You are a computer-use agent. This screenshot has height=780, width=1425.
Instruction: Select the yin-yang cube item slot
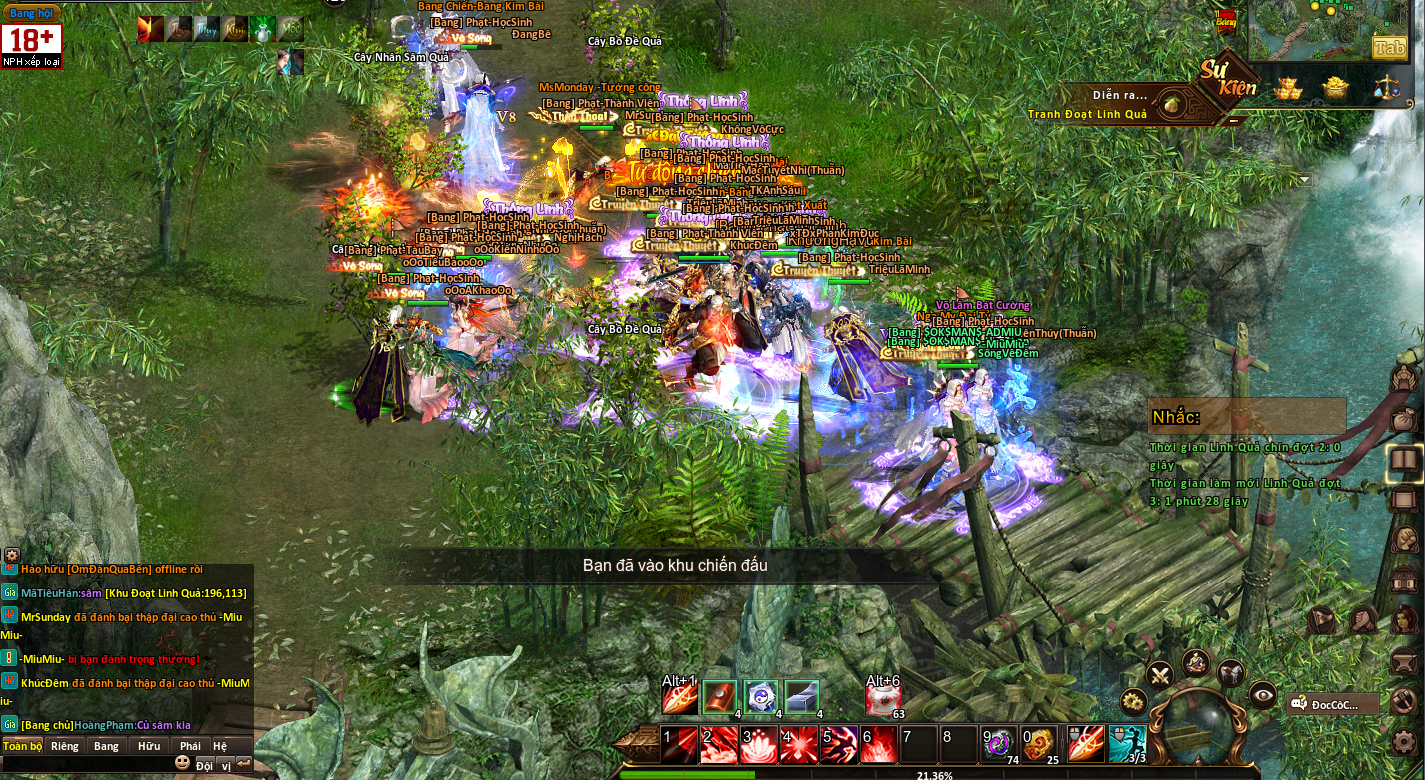pyautogui.click(x=760, y=697)
